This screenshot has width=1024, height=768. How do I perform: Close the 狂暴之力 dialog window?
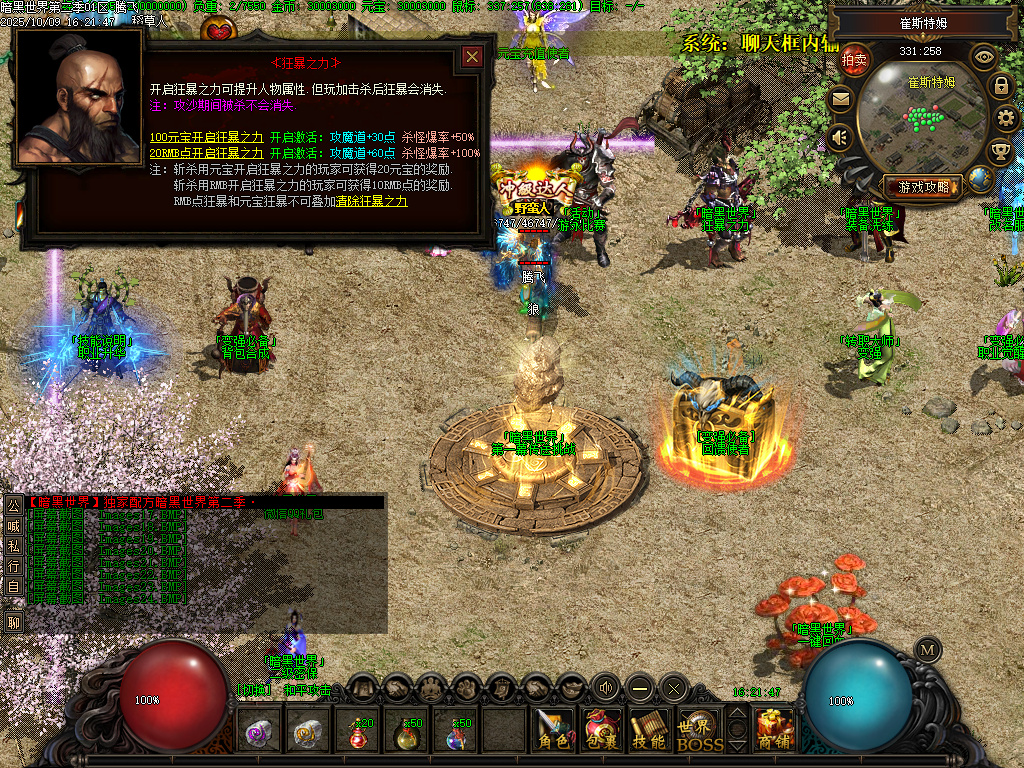pos(472,57)
